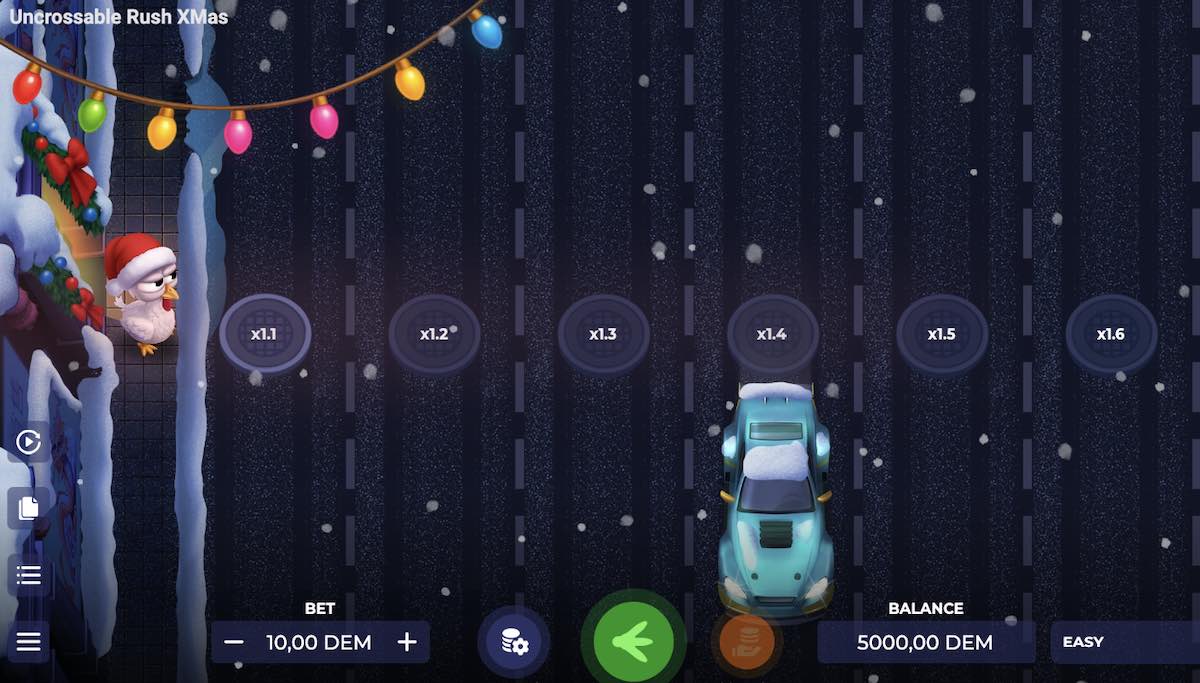This screenshot has height=683, width=1200.
Task: Select the x1.1 multiplier manhole
Action: (265, 334)
